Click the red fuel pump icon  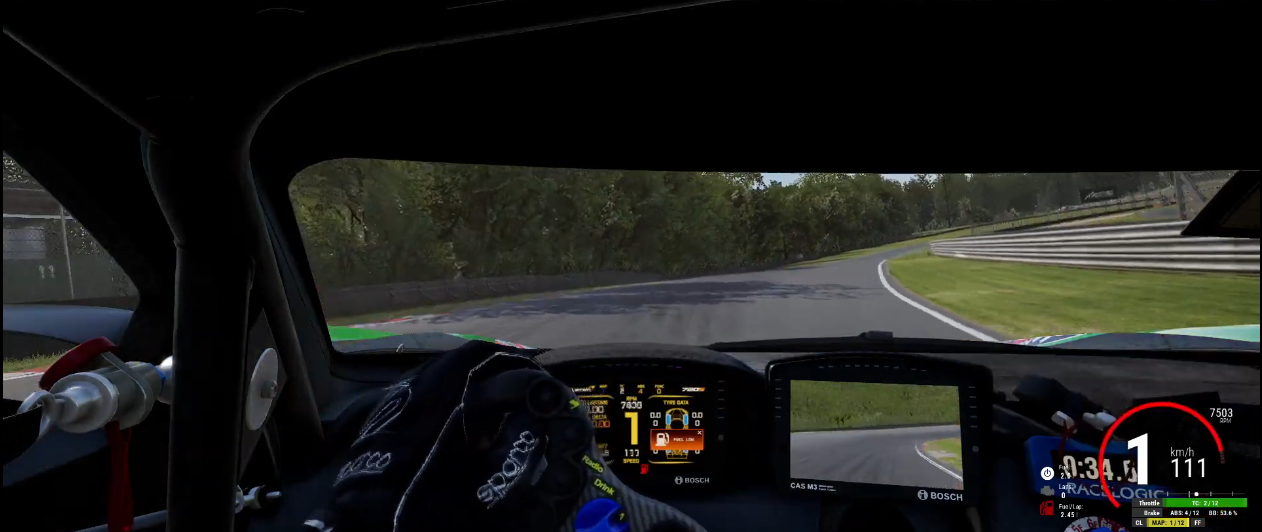click(x=1047, y=509)
